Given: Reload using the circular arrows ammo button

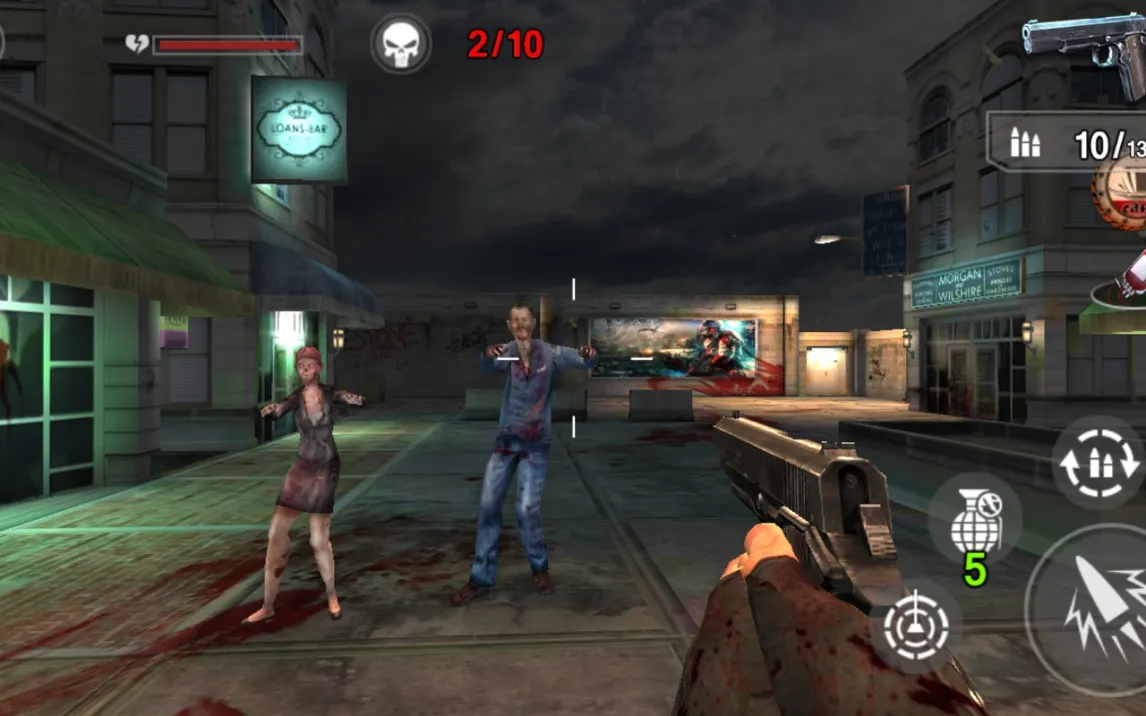Looking at the screenshot, I should [x=1097, y=462].
